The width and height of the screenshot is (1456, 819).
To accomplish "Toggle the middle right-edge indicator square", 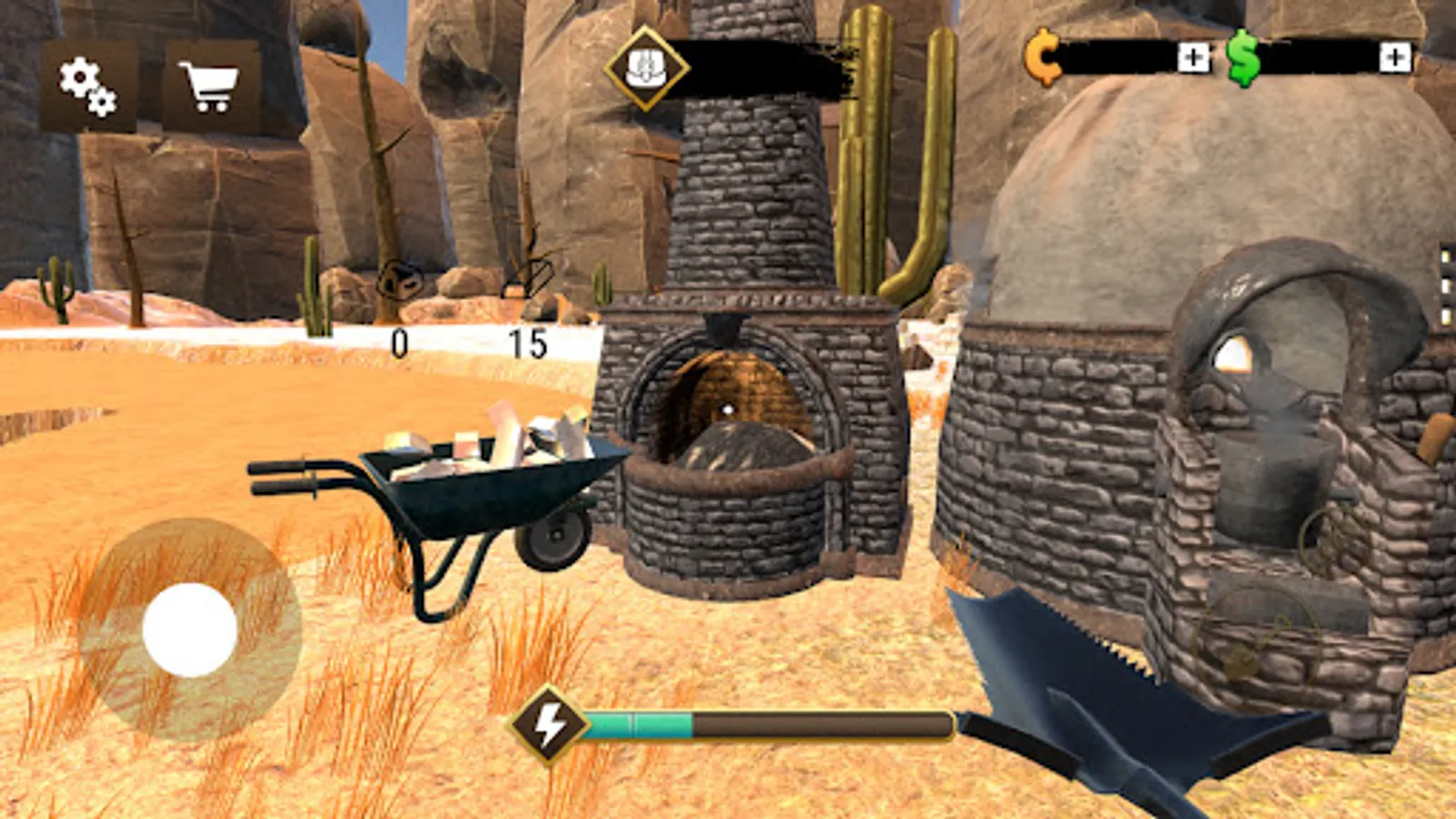I will tap(1444, 286).
